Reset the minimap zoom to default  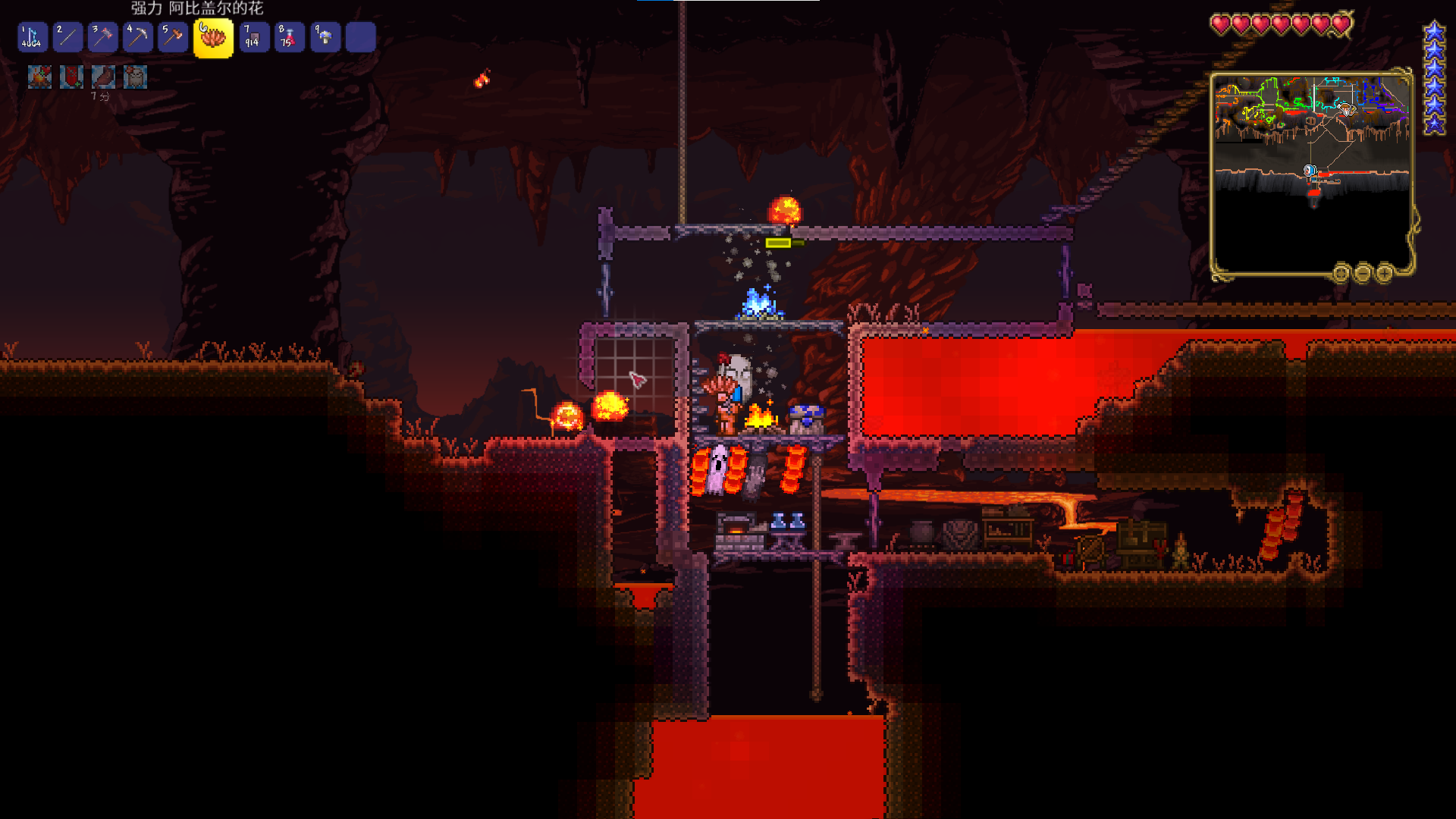pos(1341,273)
